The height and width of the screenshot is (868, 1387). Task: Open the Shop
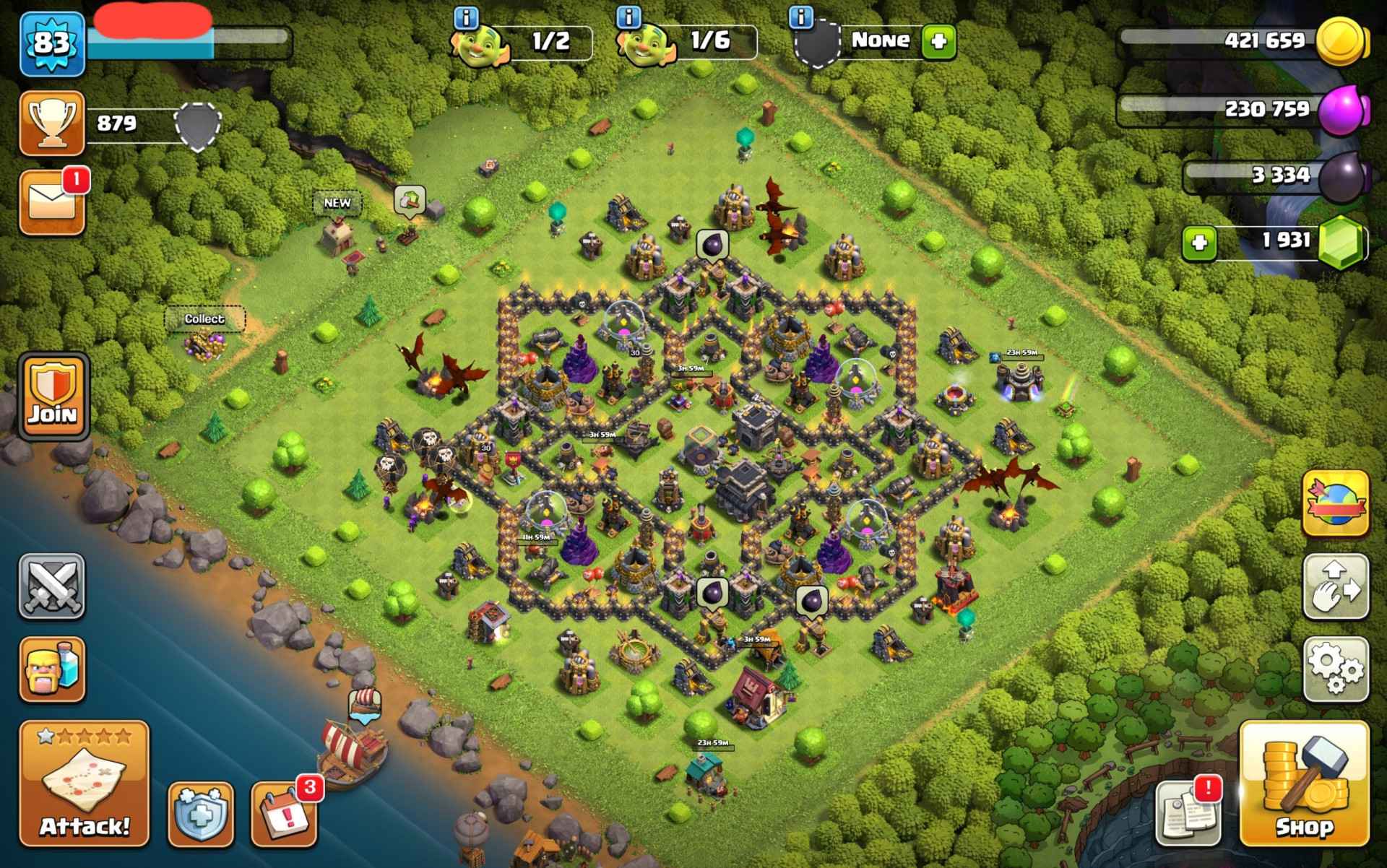(x=1304, y=784)
